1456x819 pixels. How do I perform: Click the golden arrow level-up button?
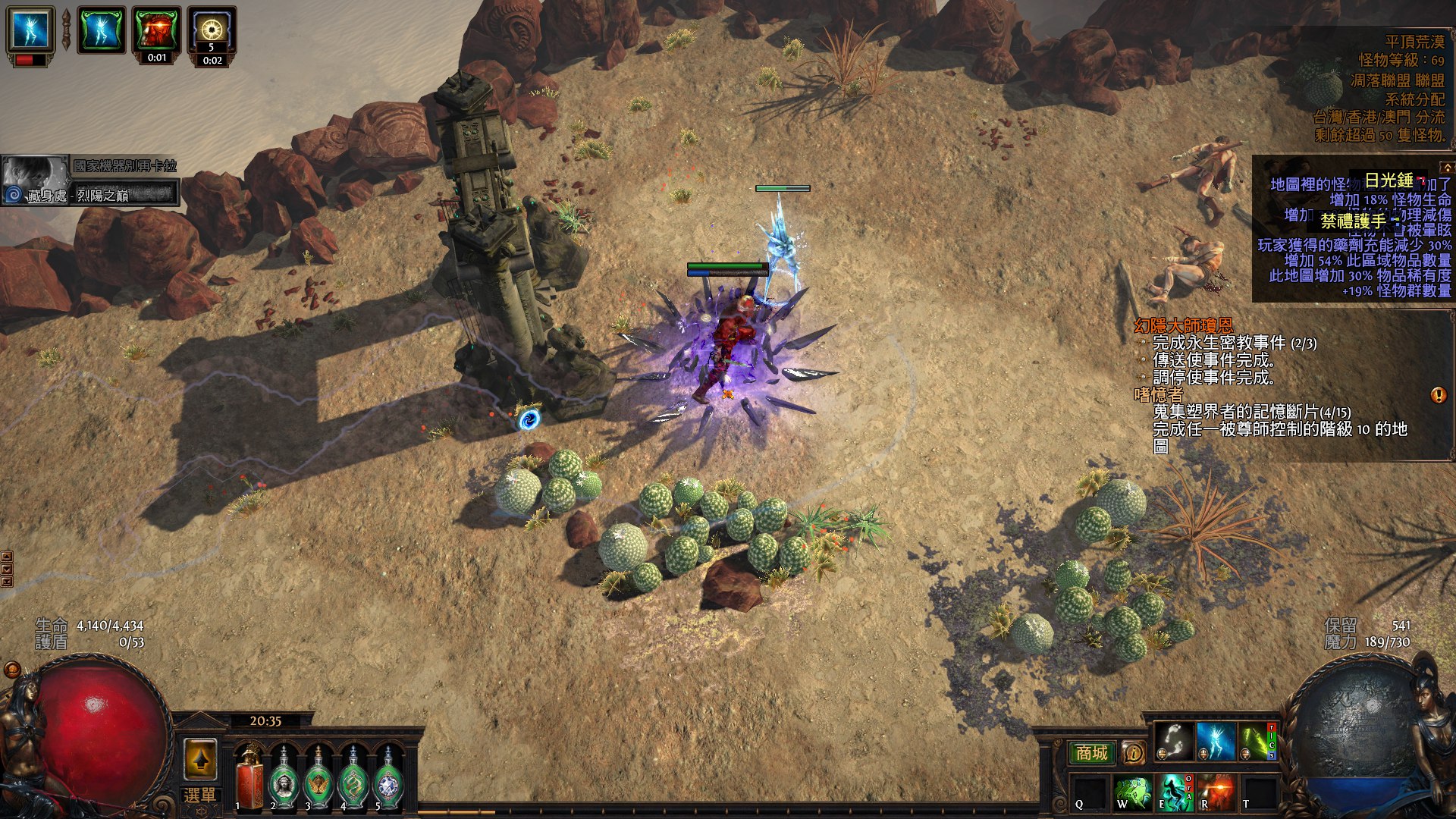(200, 759)
